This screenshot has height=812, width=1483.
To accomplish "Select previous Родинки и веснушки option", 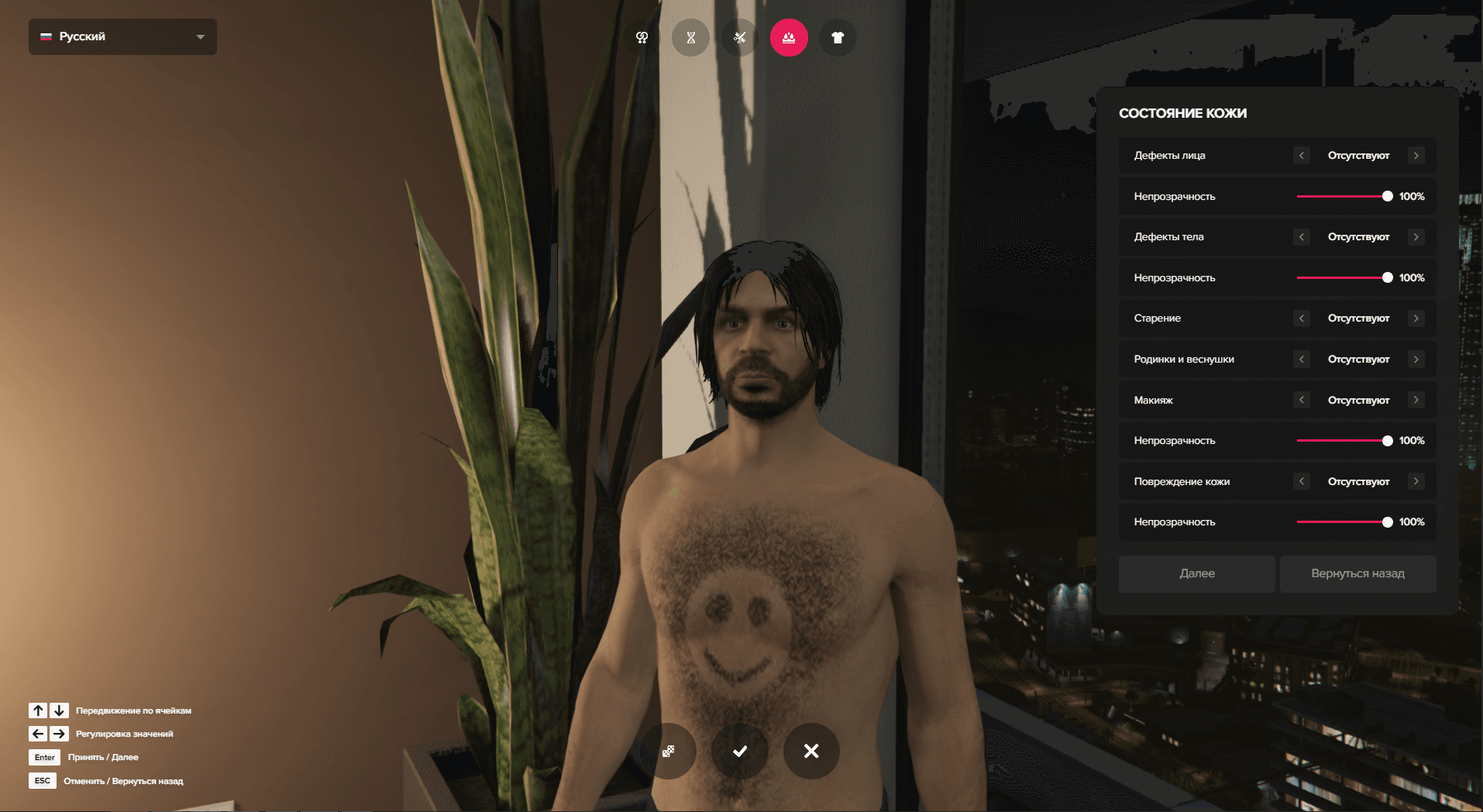I will click(1302, 360).
